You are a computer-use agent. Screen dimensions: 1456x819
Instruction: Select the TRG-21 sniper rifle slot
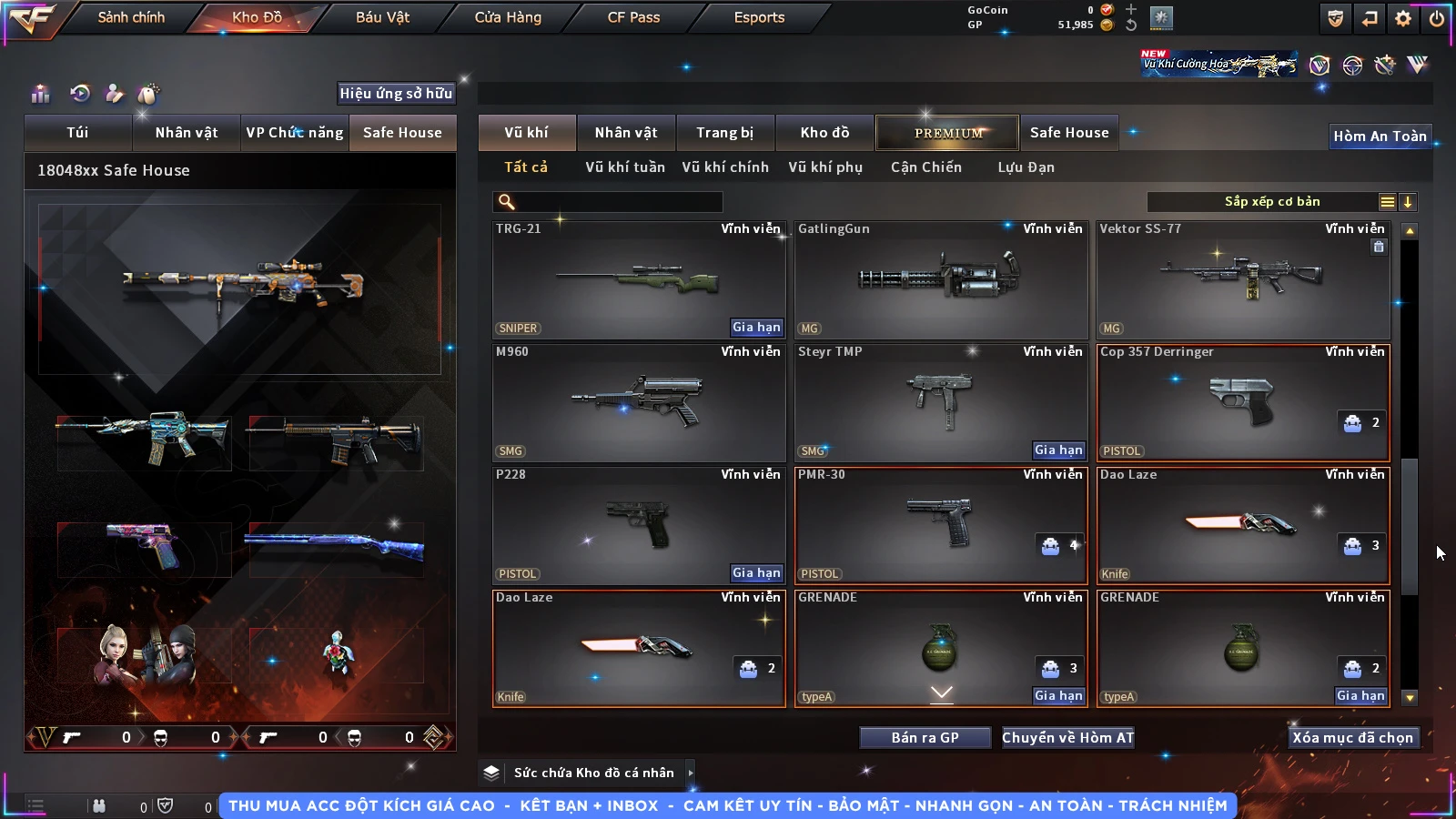(638, 279)
